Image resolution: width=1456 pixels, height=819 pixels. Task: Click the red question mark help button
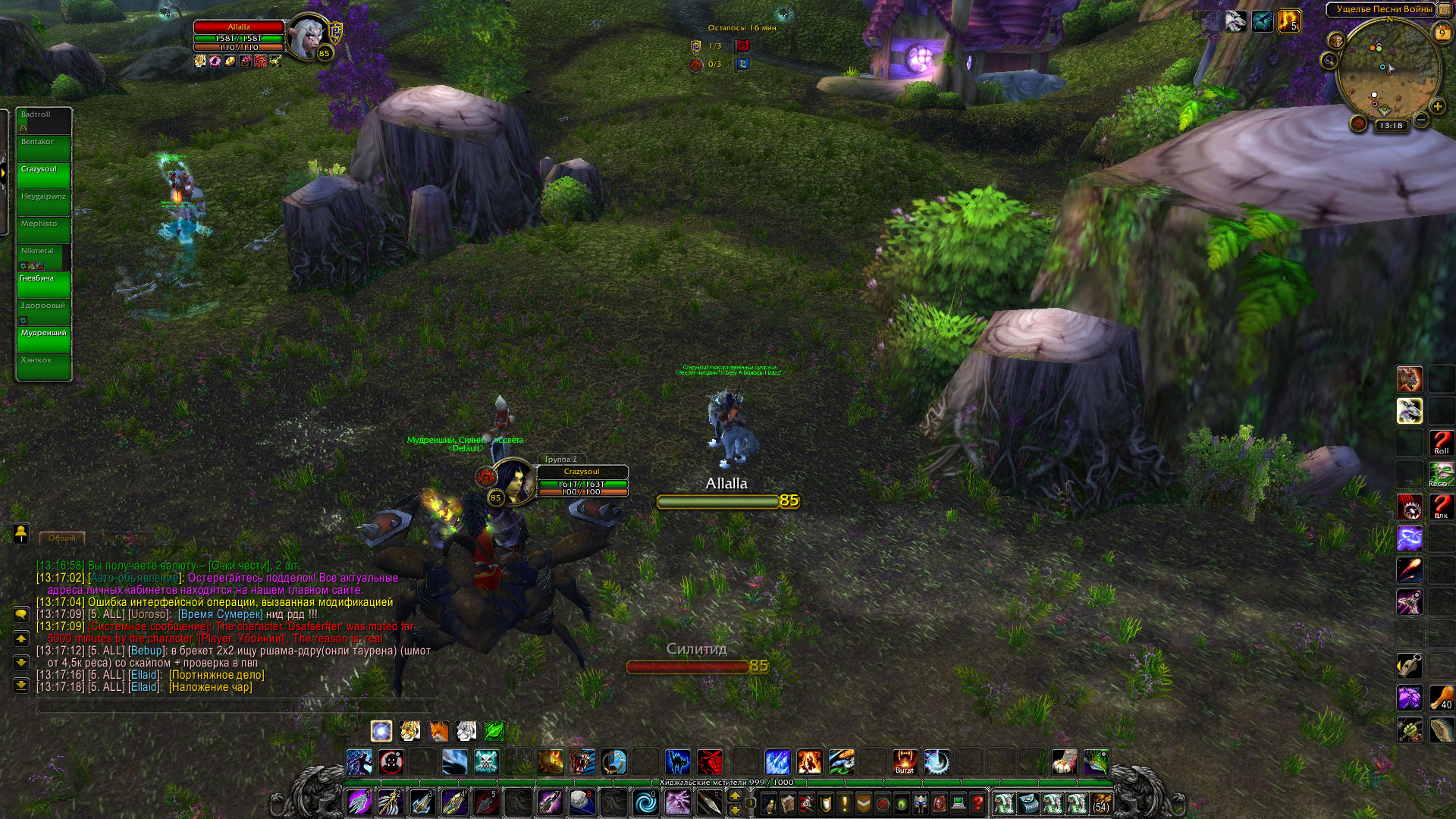(978, 803)
